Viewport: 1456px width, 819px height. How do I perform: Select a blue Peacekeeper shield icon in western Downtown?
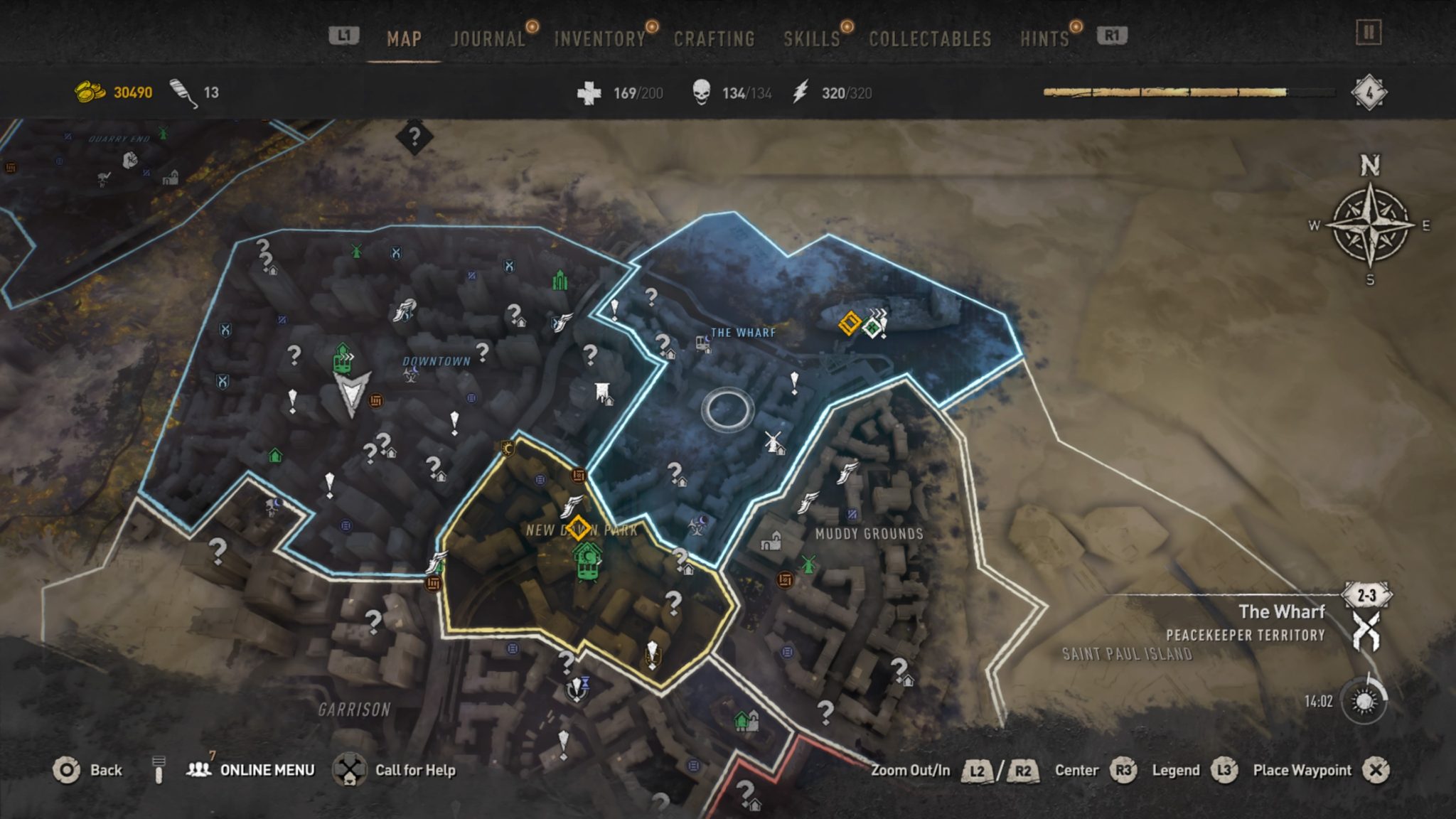pos(226,328)
